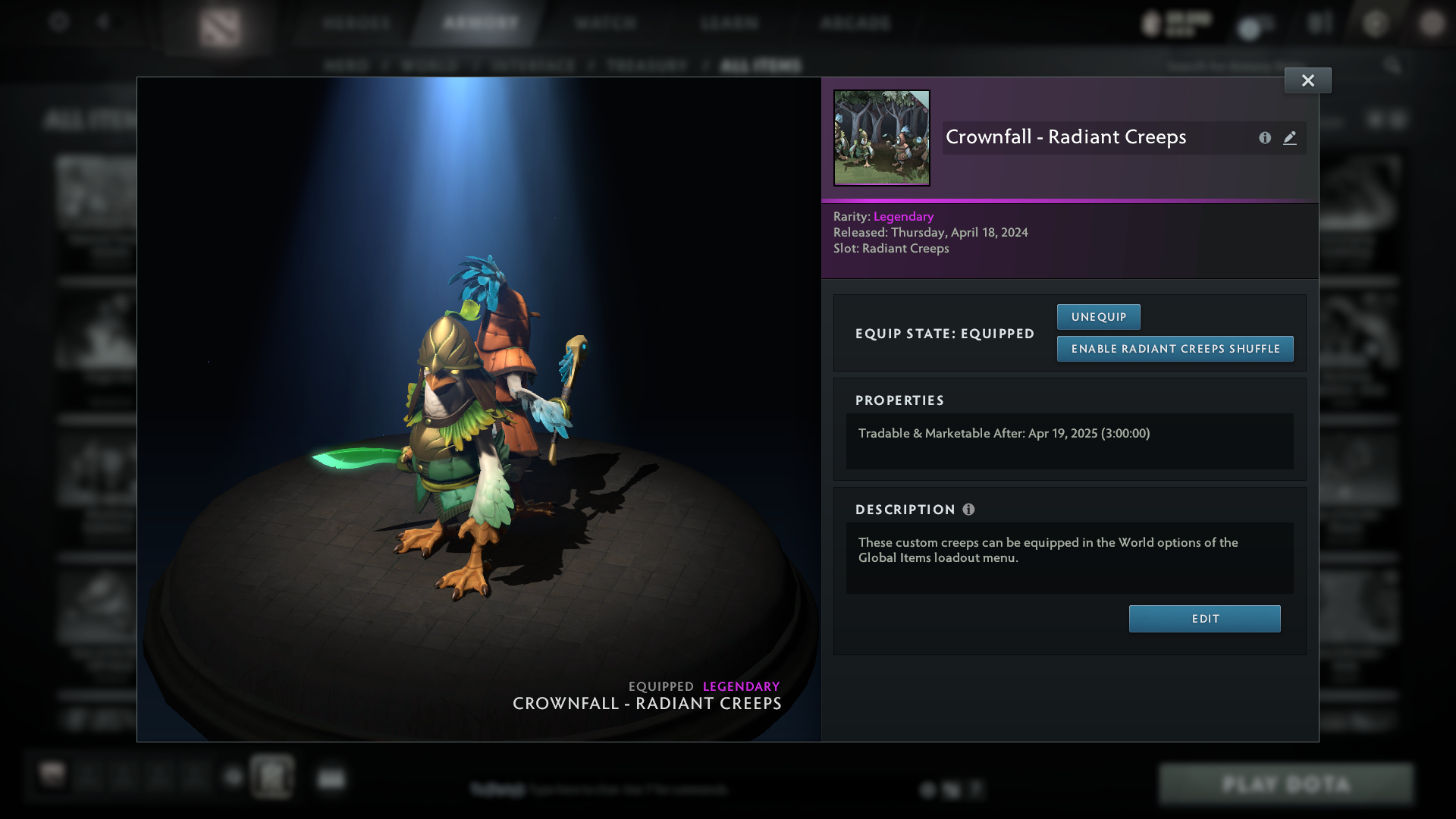The width and height of the screenshot is (1456, 819).
Task: Unequip the Radiant Creeps item
Action: (1098, 316)
